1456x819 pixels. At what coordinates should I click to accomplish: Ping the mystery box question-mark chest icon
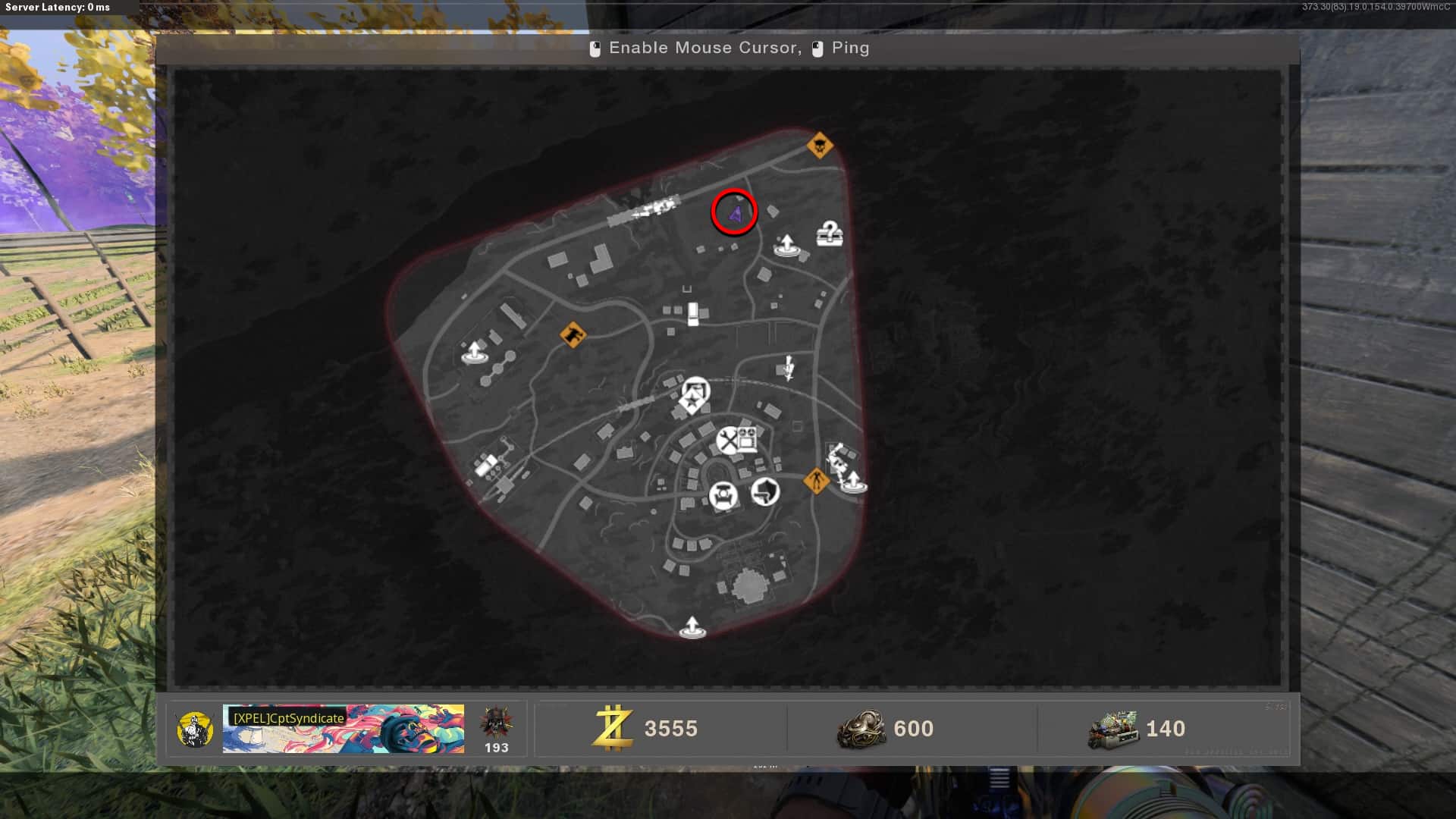(x=830, y=234)
